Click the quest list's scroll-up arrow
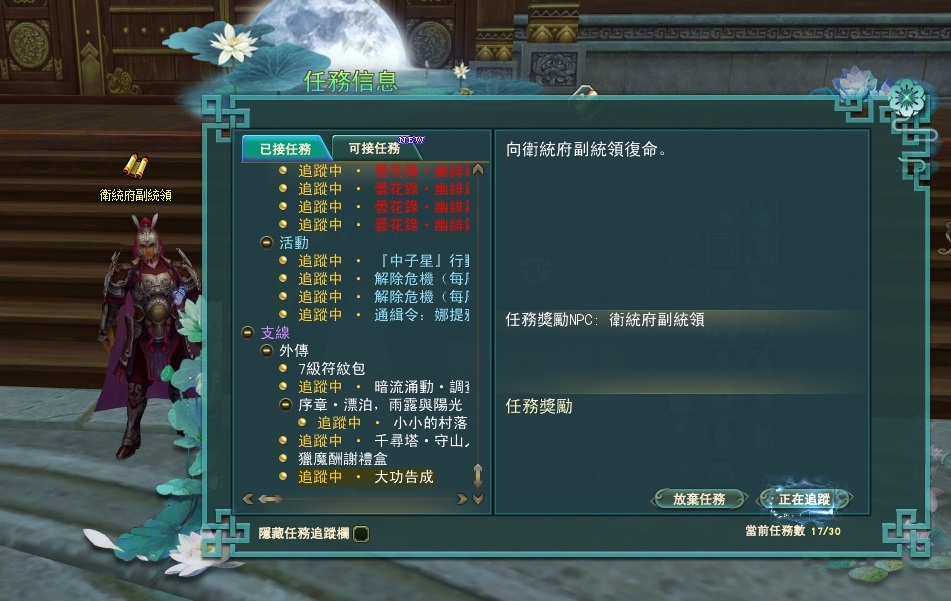 point(478,169)
